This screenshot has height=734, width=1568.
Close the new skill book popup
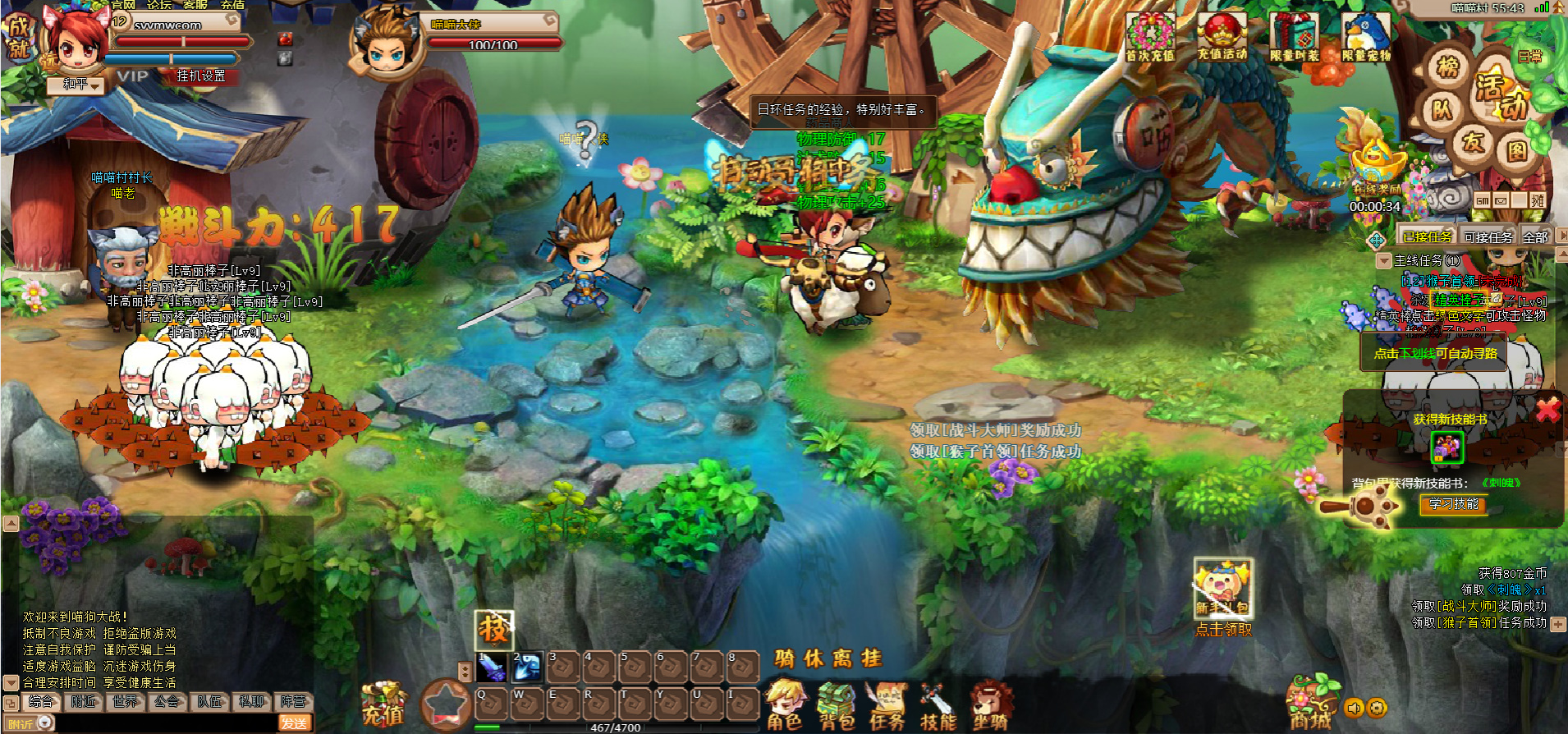[1547, 409]
